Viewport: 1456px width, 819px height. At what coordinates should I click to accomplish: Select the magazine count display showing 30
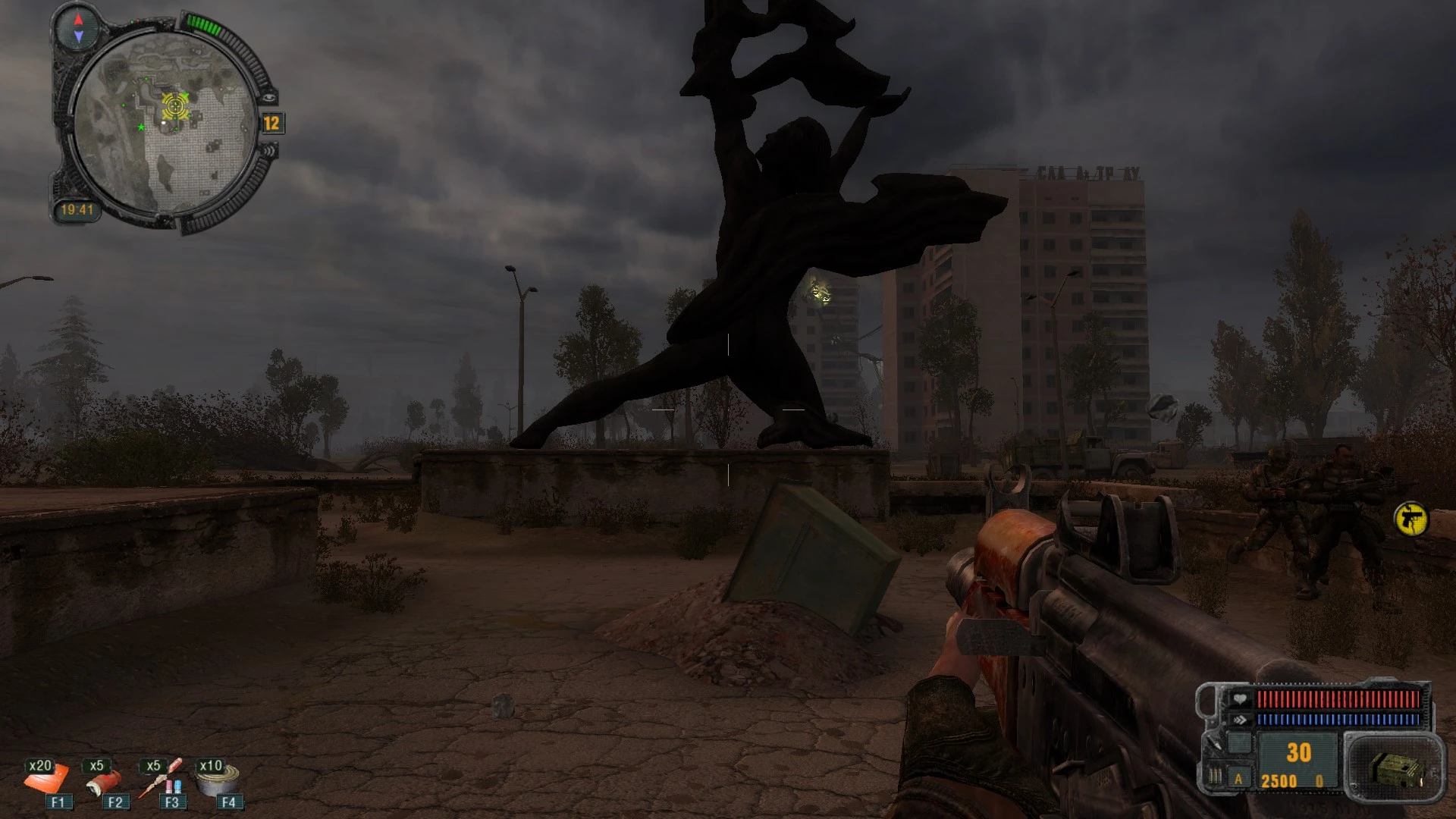tap(1299, 752)
